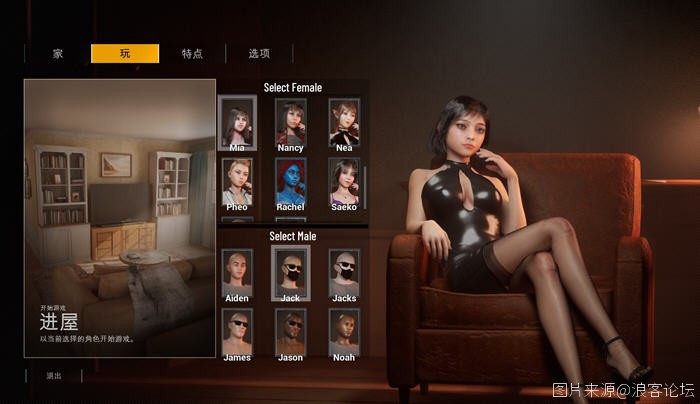The height and width of the screenshot is (404, 700).
Task: Click the 退出 button
Action: pyautogui.click(x=54, y=376)
